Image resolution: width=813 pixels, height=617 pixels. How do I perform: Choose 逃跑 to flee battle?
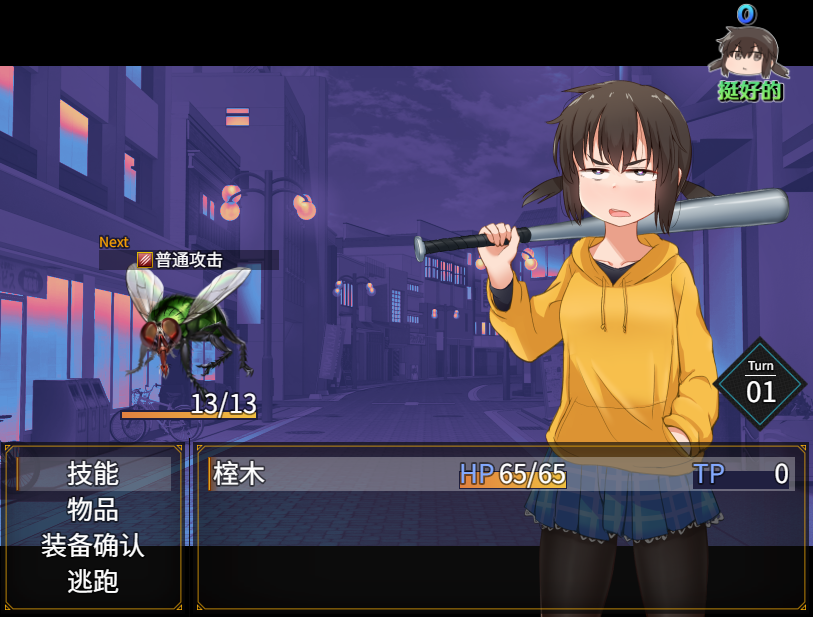point(93,581)
